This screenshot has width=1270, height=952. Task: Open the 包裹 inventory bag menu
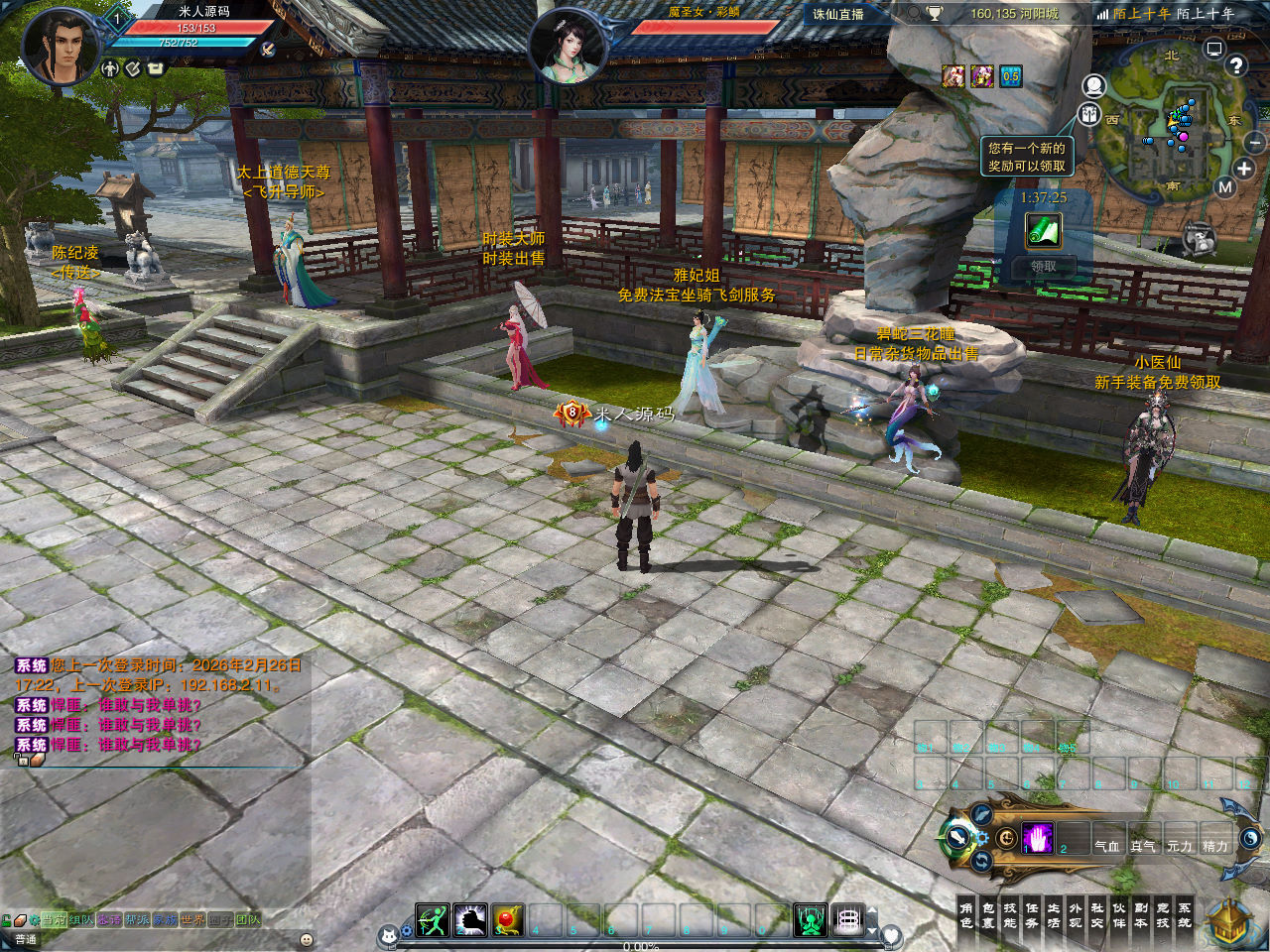(988, 915)
